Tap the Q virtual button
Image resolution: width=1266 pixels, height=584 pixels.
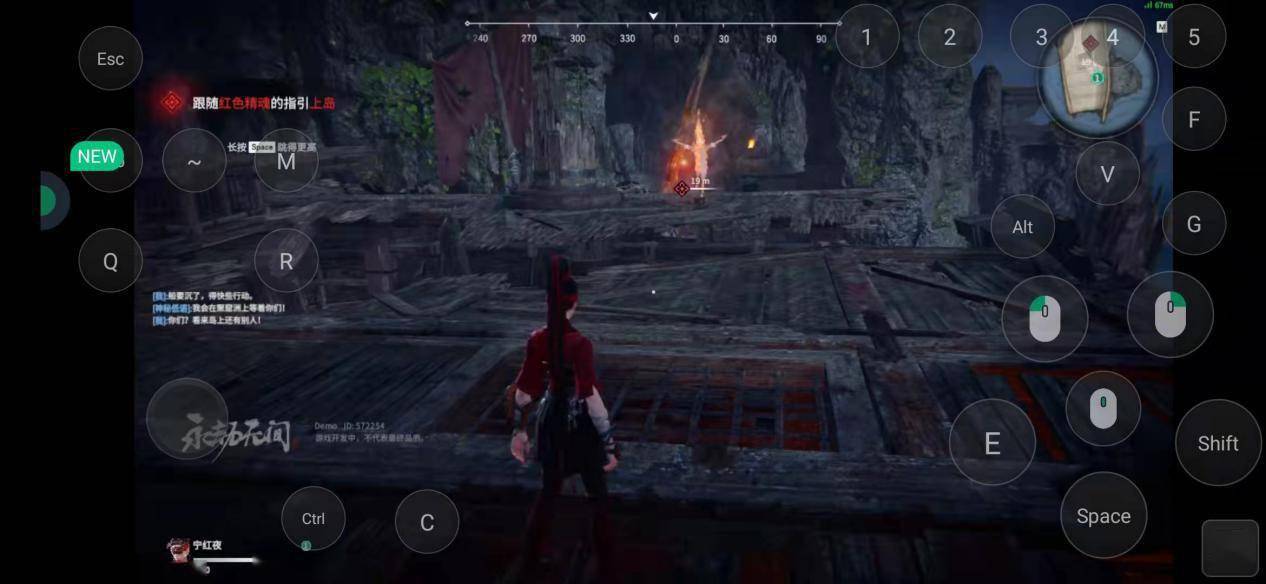(x=110, y=261)
